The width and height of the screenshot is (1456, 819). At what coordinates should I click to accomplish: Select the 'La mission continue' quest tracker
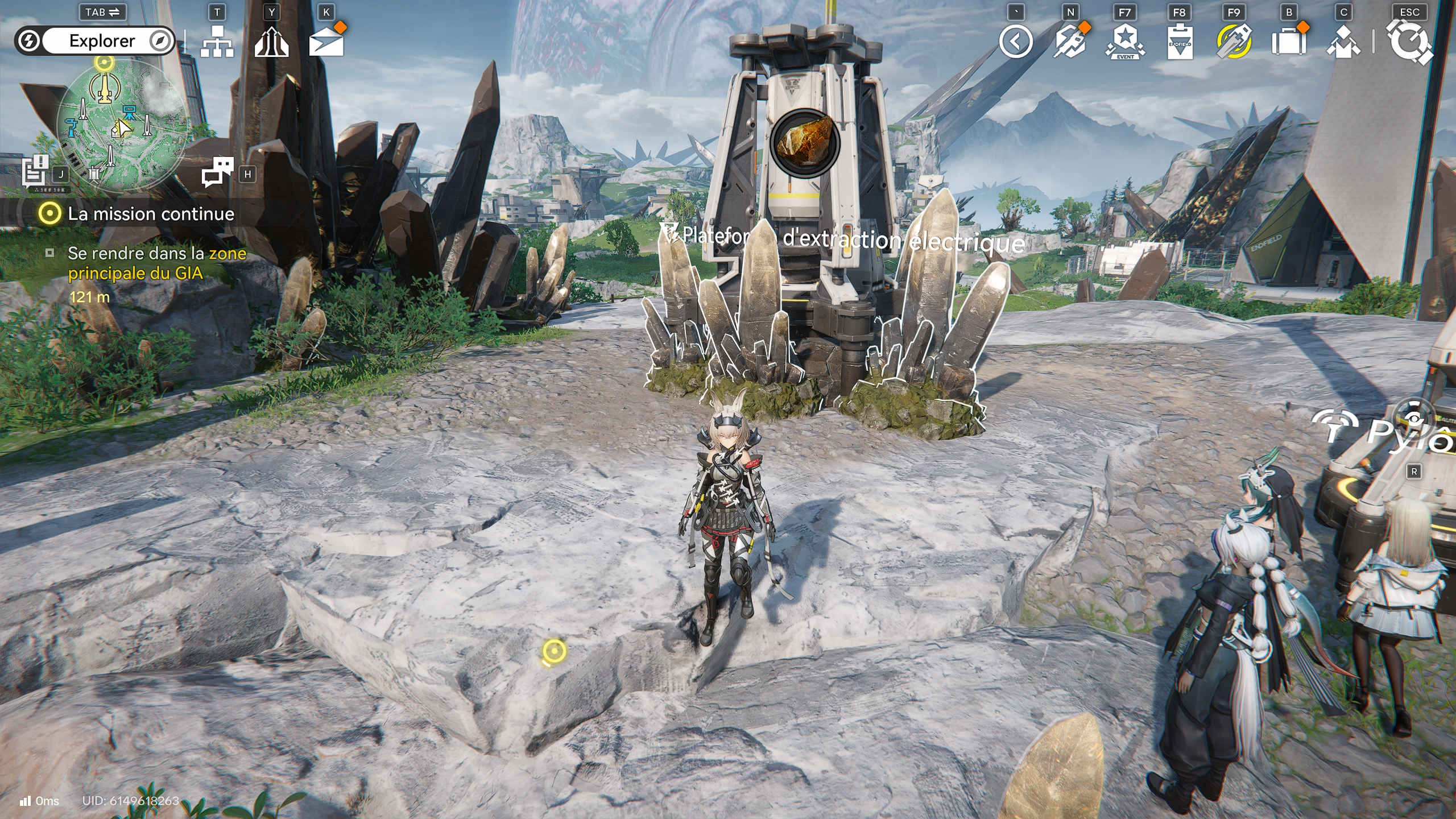tap(150, 214)
